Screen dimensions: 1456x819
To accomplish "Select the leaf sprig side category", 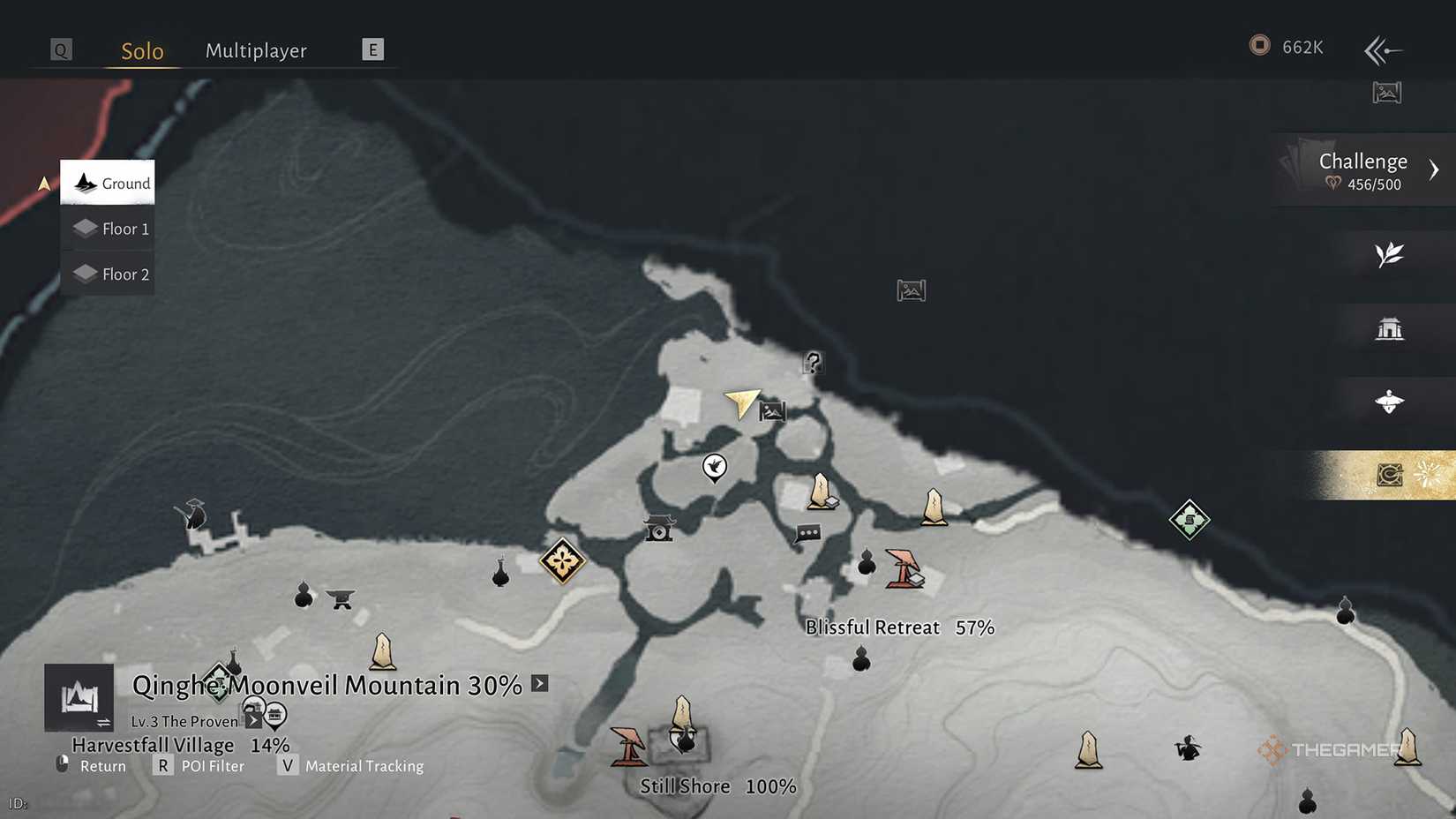I will pos(1389,255).
